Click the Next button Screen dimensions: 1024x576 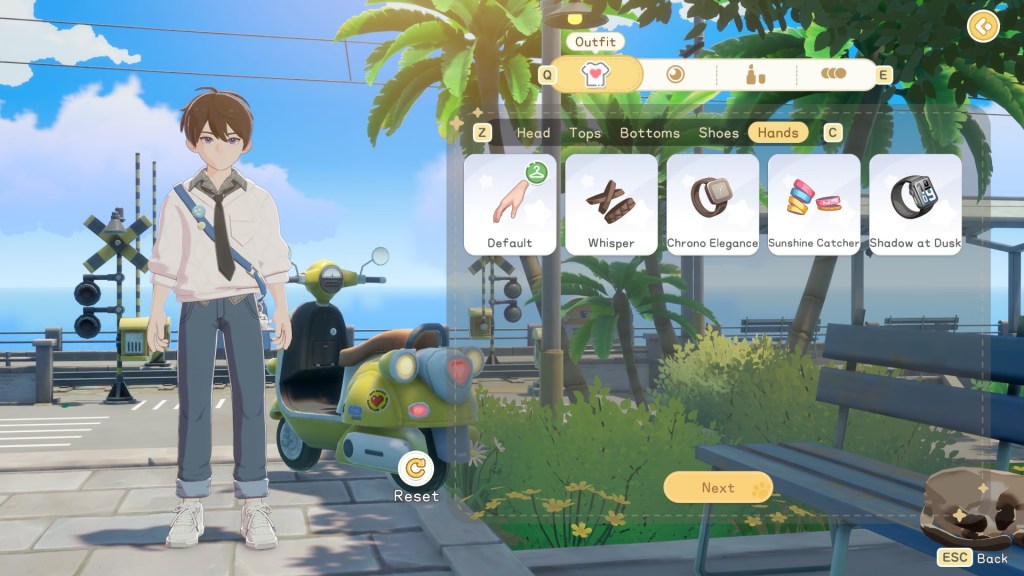point(718,488)
